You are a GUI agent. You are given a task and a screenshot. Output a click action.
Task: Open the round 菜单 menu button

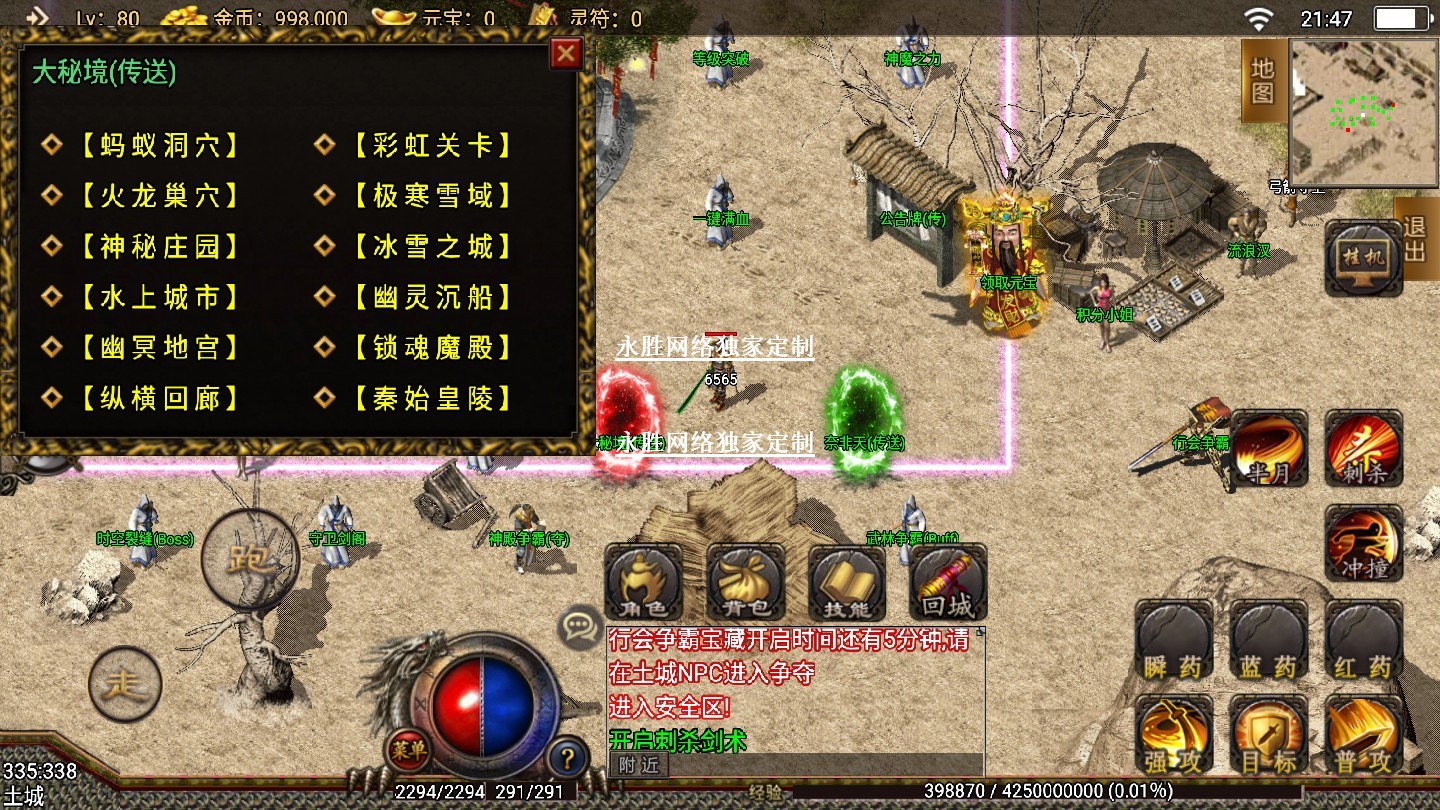(x=408, y=751)
